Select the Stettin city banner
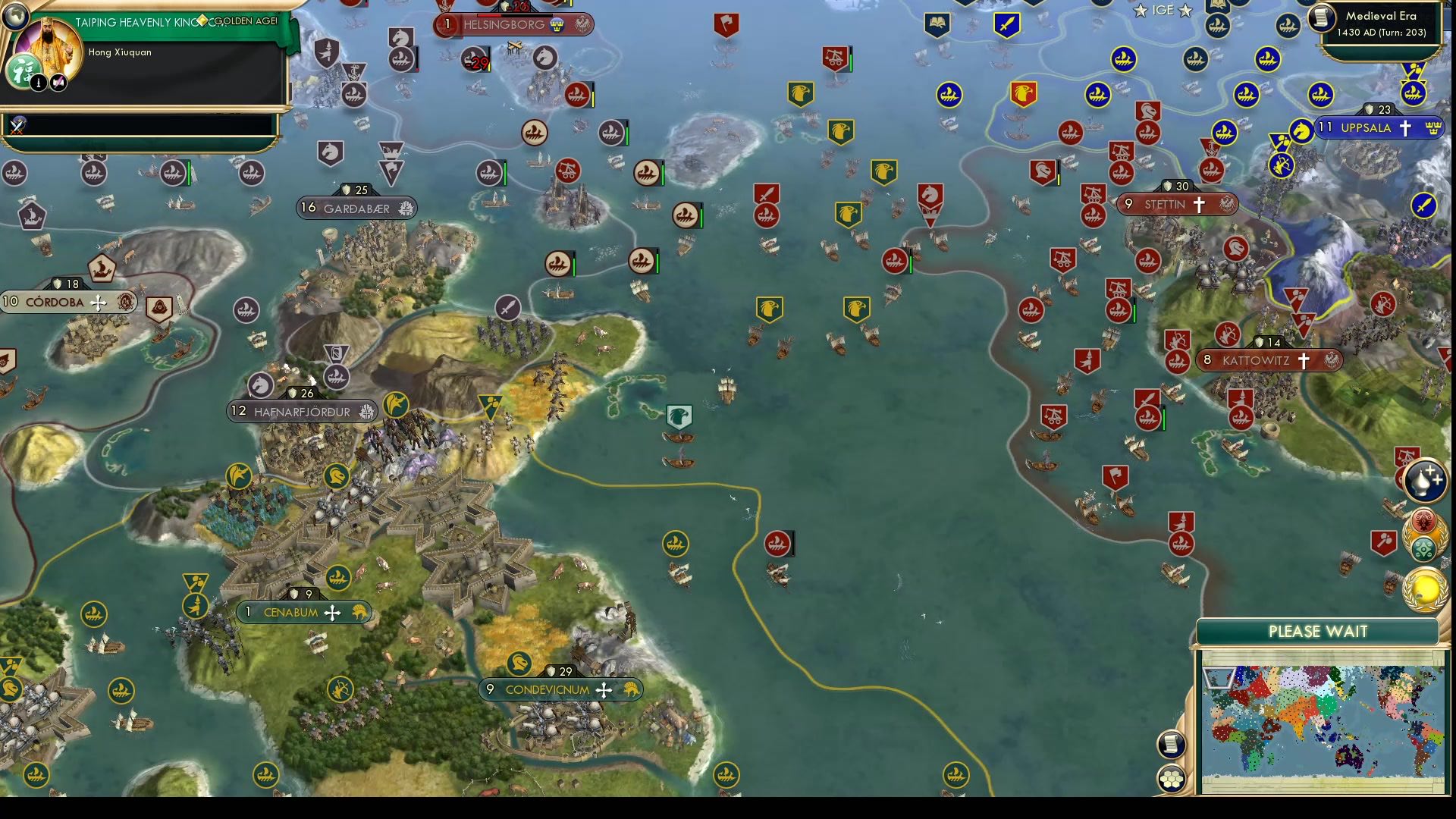Image resolution: width=1456 pixels, height=819 pixels. [x=1177, y=203]
